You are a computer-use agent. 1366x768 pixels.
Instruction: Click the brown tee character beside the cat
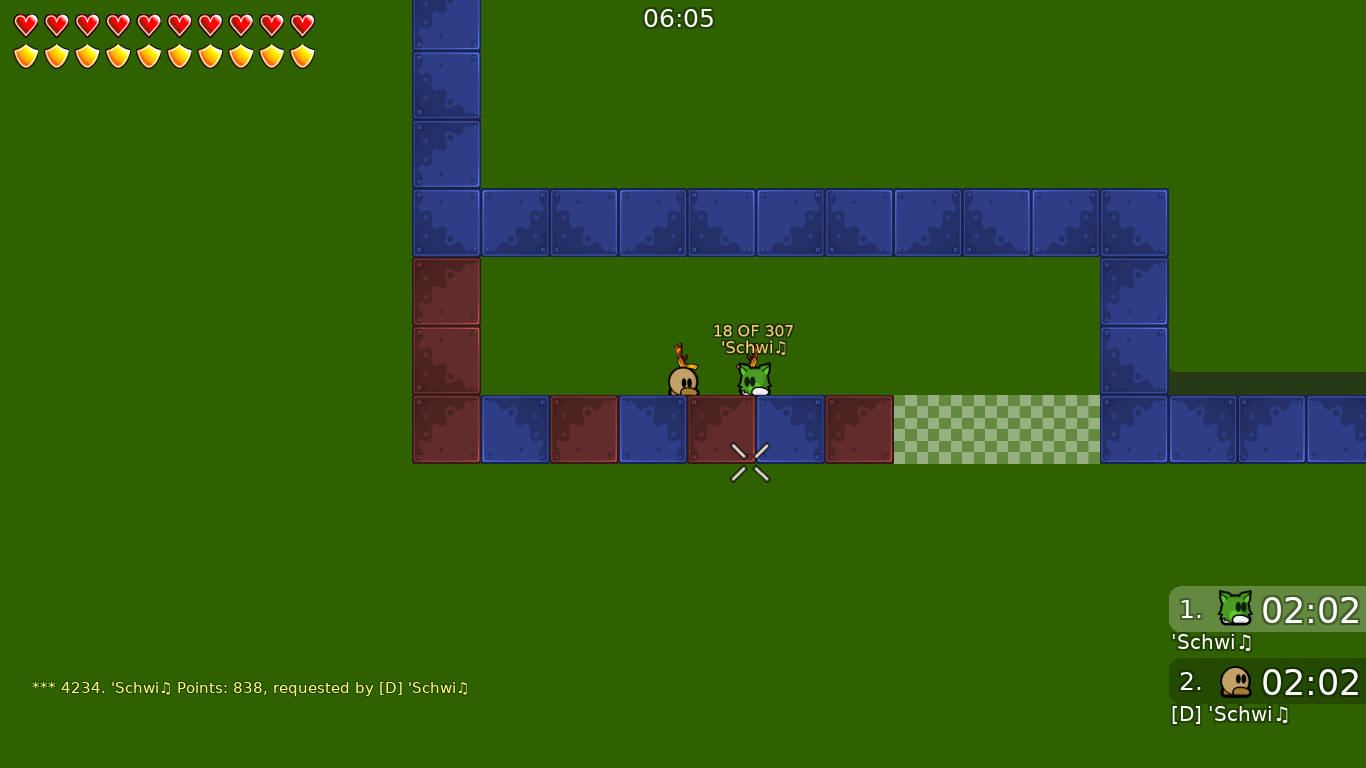click(x=684, y=378)
